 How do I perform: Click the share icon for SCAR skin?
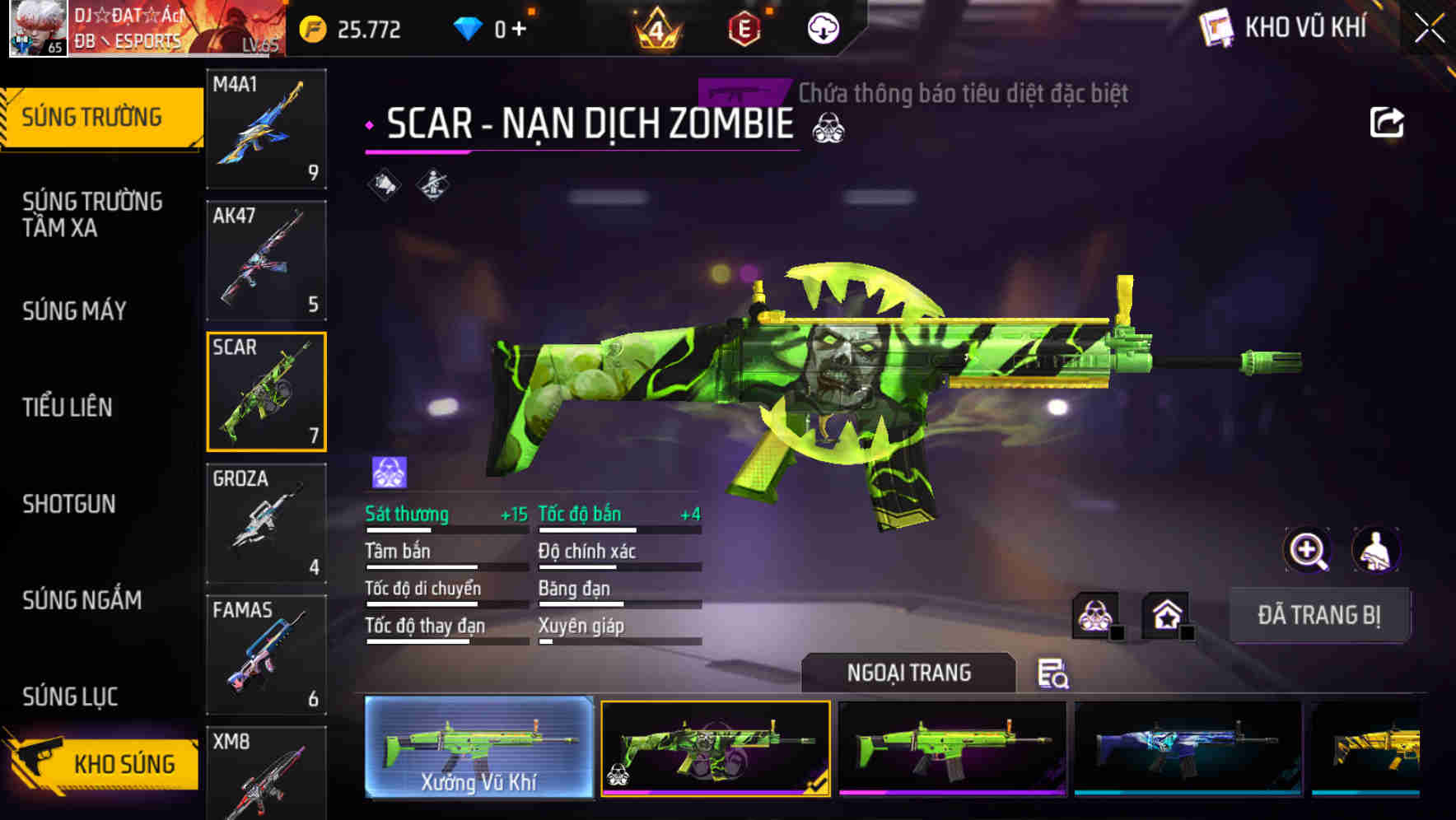(x=1388, y=122)
